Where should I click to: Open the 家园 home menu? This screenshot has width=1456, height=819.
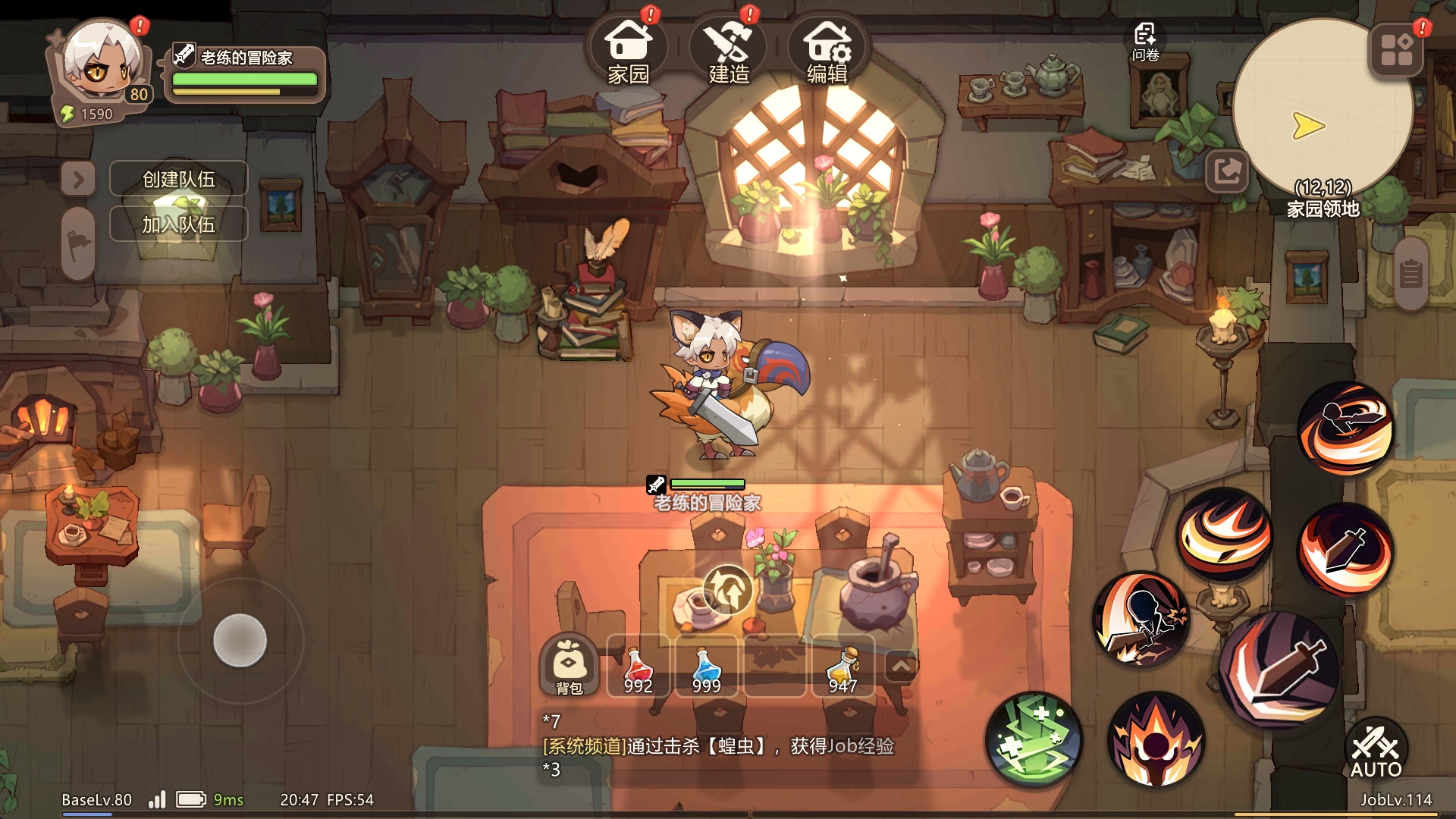(x=628, y=49)
